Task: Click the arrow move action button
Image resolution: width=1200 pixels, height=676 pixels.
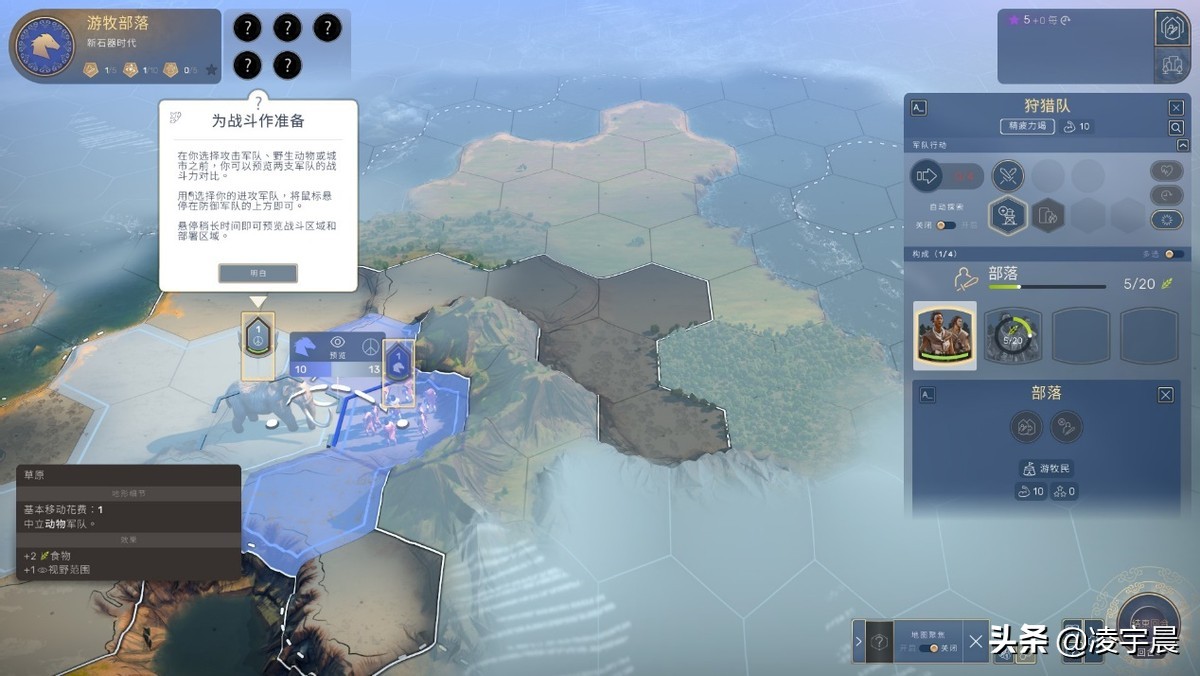Action: tap(927, 177)
